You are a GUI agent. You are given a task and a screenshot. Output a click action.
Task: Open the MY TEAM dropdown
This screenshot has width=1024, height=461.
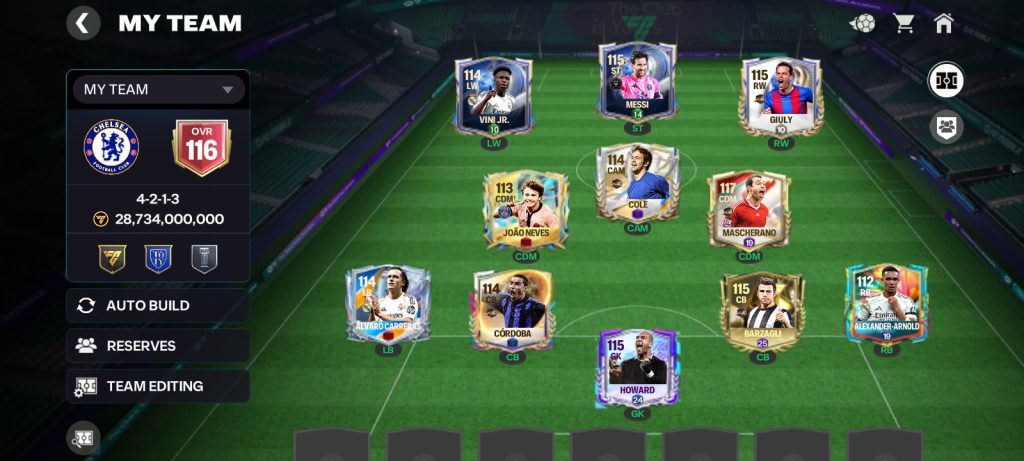pos(158,89)
